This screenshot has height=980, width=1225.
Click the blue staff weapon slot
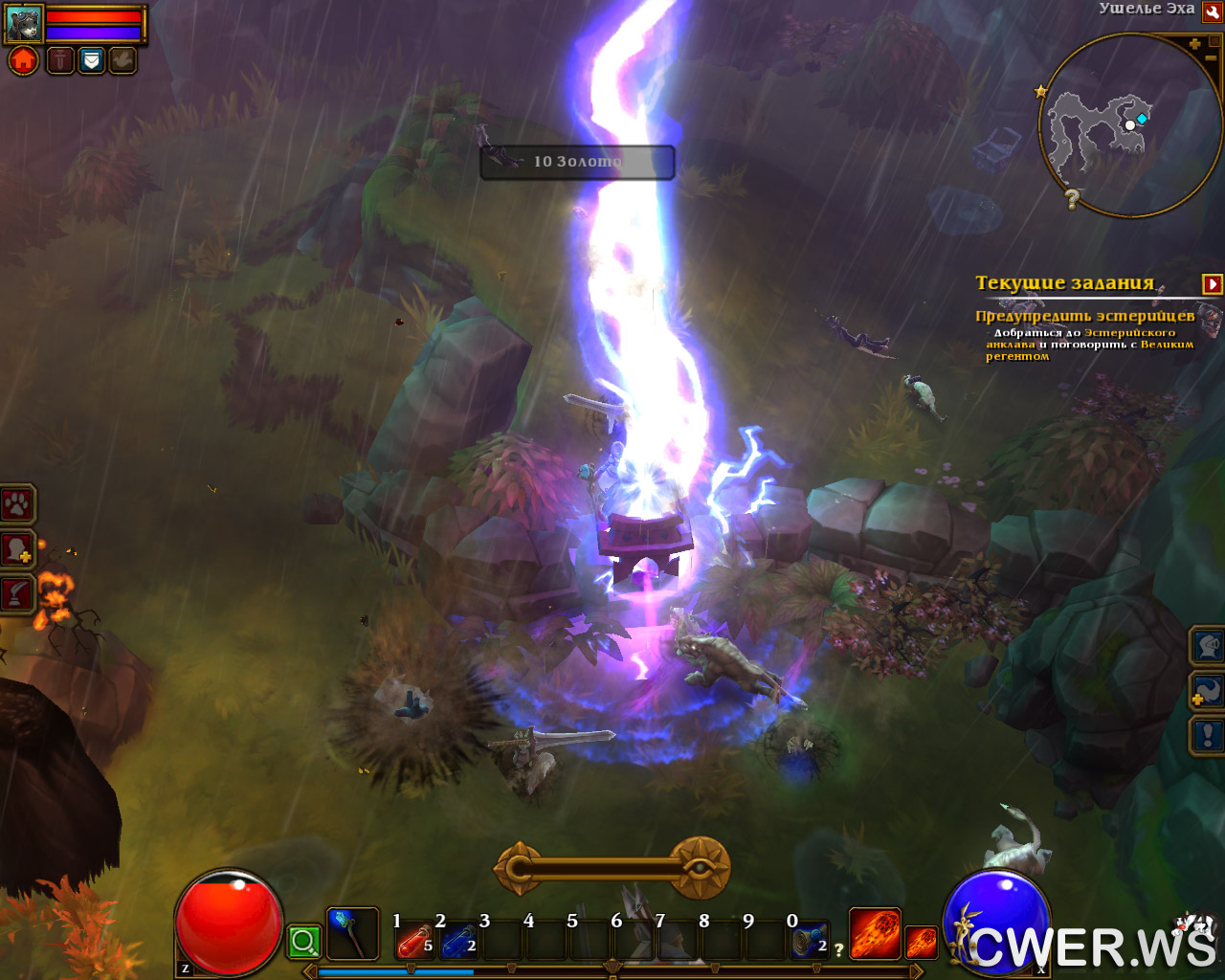[x=351, y=933]
